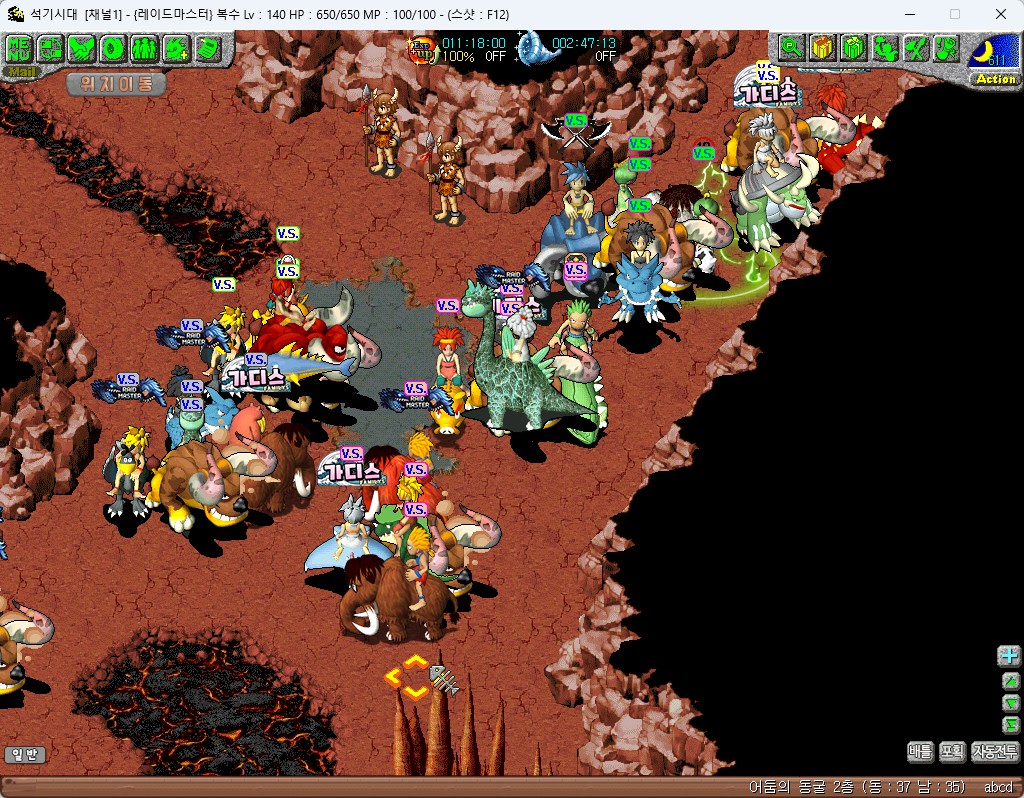
Task: Open the card exchange icon
Action: [x=51, y=47]
